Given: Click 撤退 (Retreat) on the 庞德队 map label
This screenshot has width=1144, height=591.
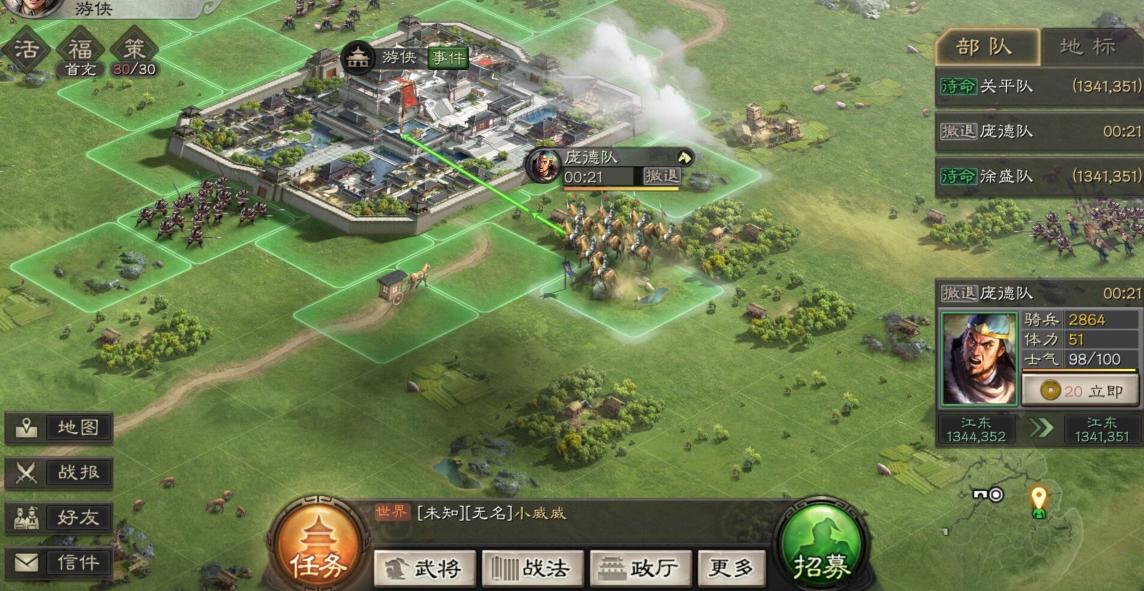Looking at the screenshot, I should (x=661, y=175).
